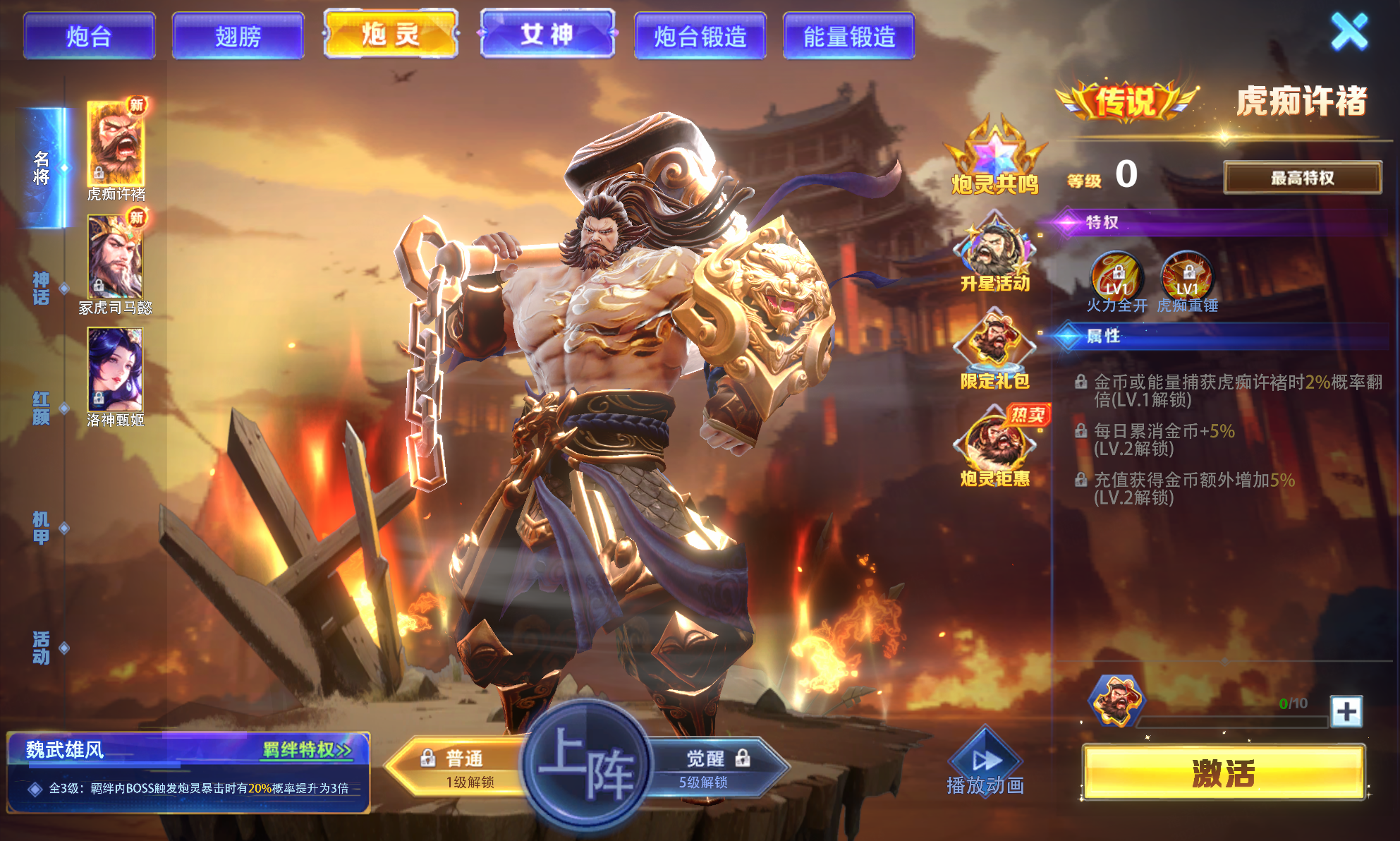Image resolution: width=1400 pixels, height=841 pixels.
Task: Show the 机甲 side category
Action: click(42, 528)
